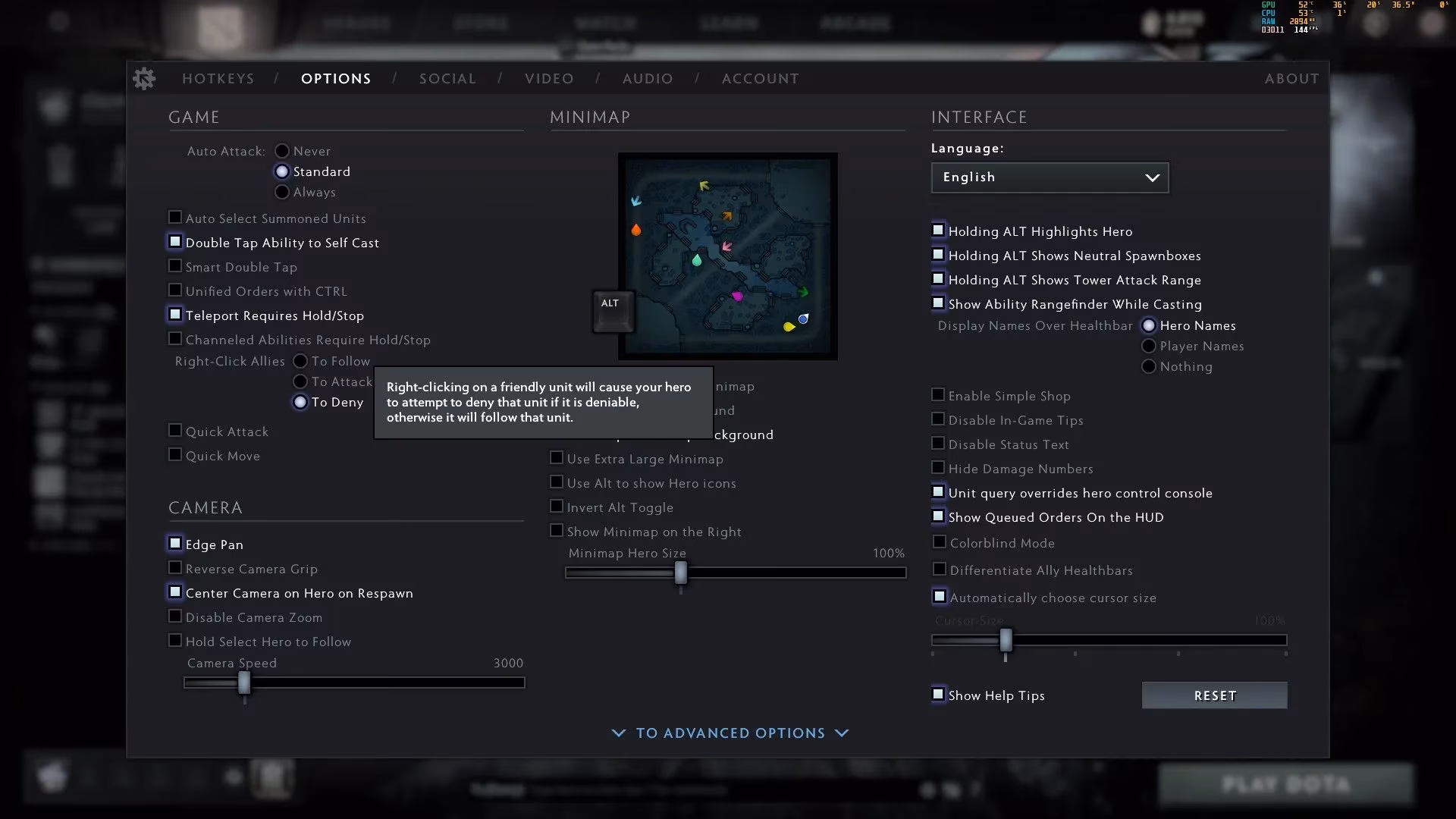Select Player Names for healthbar display

[1150, 346]
